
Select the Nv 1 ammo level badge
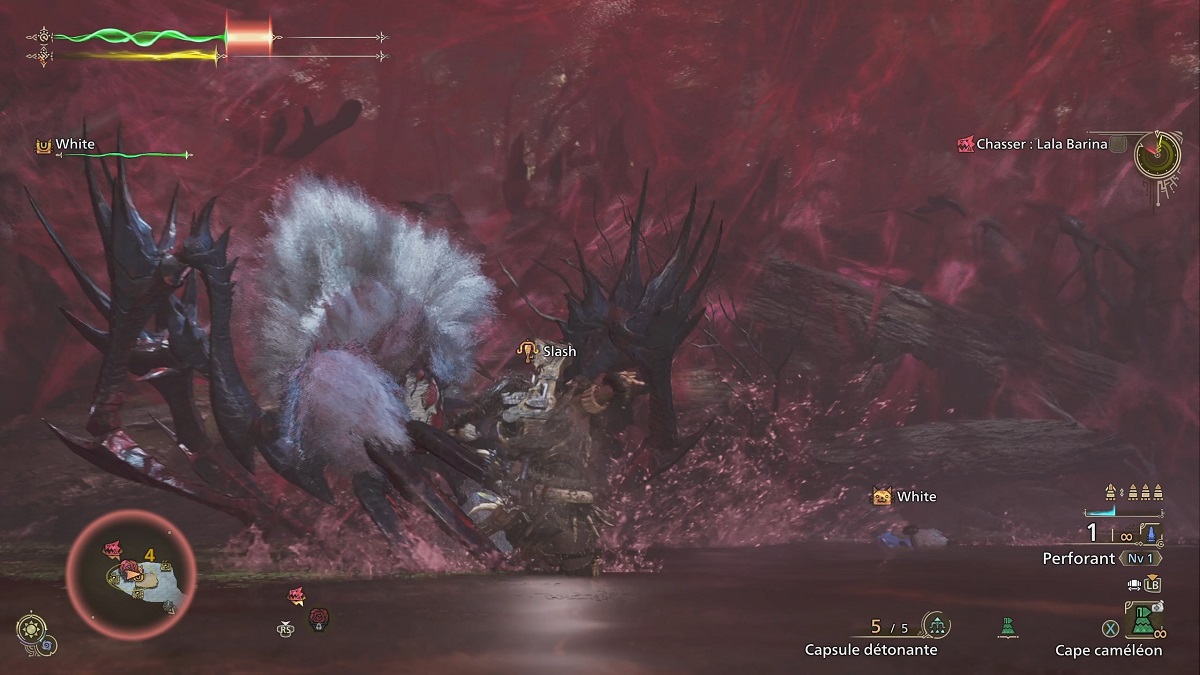coord(1140,558)
